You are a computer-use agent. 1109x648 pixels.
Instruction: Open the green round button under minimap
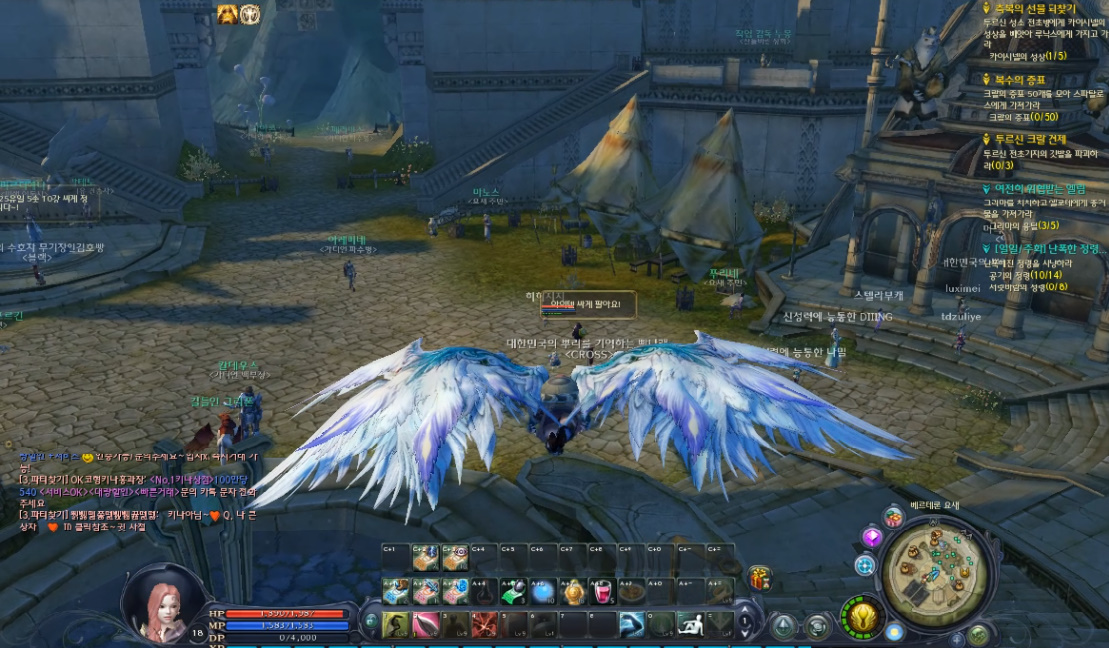coord(979,634)
